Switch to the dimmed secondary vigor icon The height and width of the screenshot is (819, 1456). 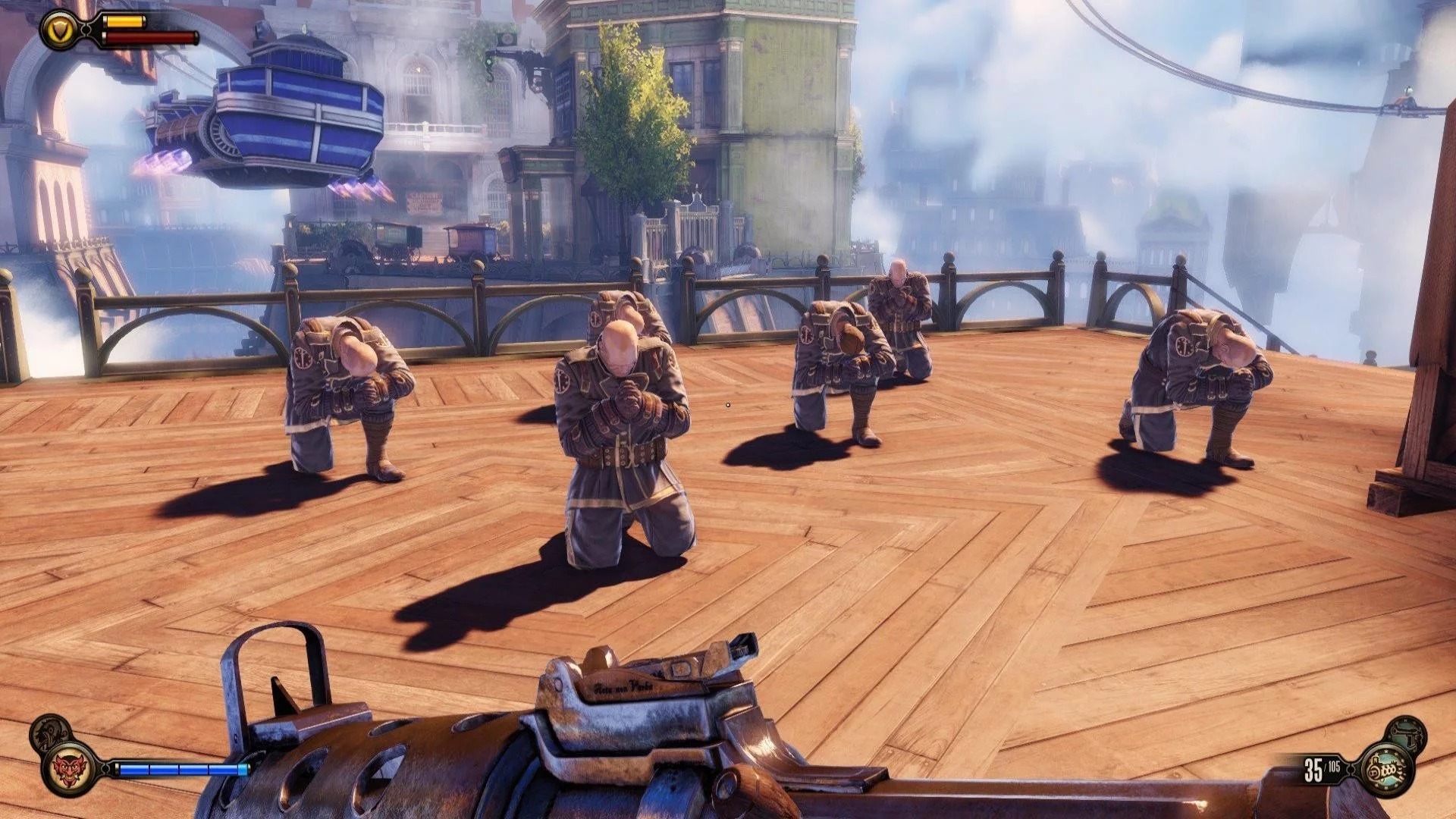tap(50, 732)
